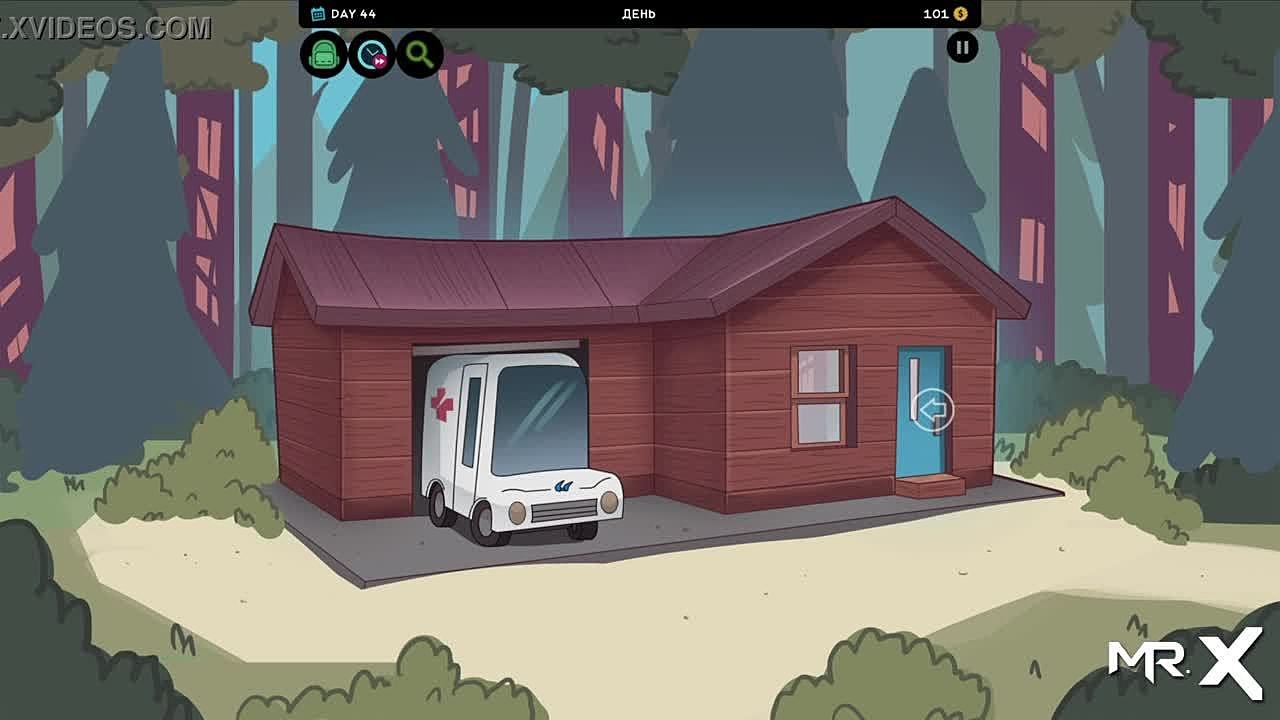Activate the magnifying glass search icon
This screenshot has height=720, width=1280.
click(420, 54)
